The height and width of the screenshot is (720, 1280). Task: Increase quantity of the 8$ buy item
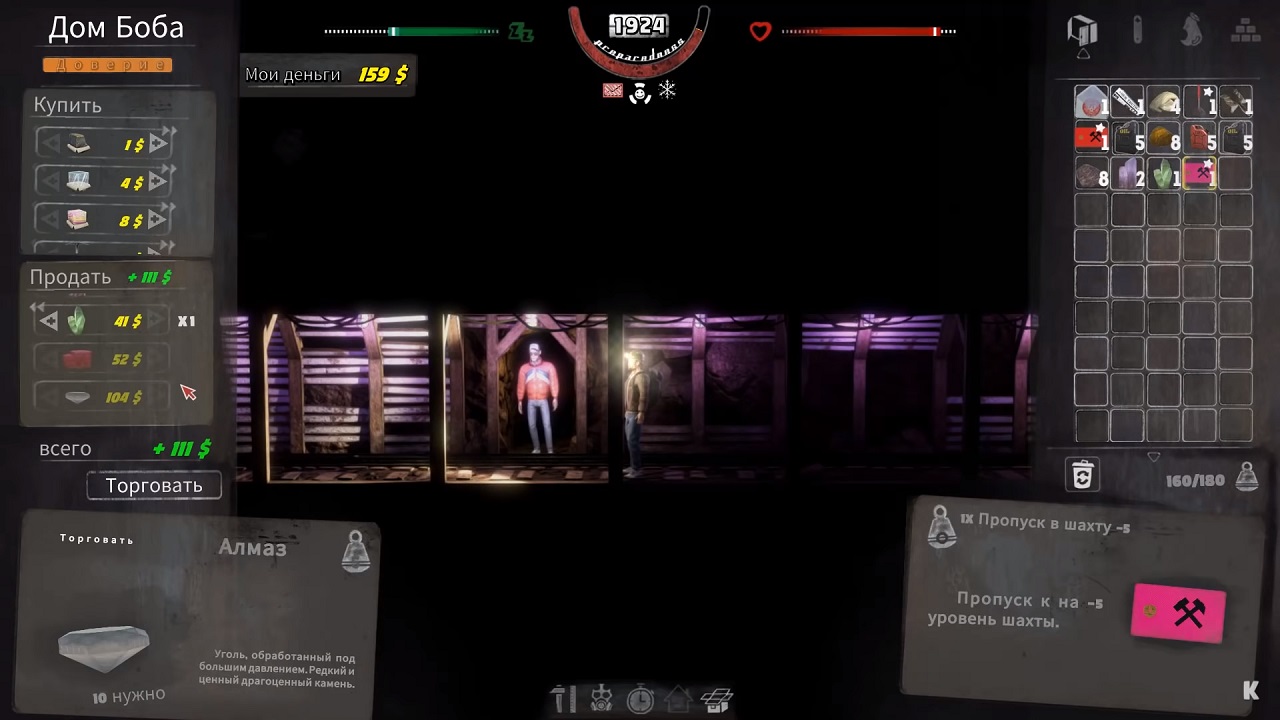click(x=158, y=220)
